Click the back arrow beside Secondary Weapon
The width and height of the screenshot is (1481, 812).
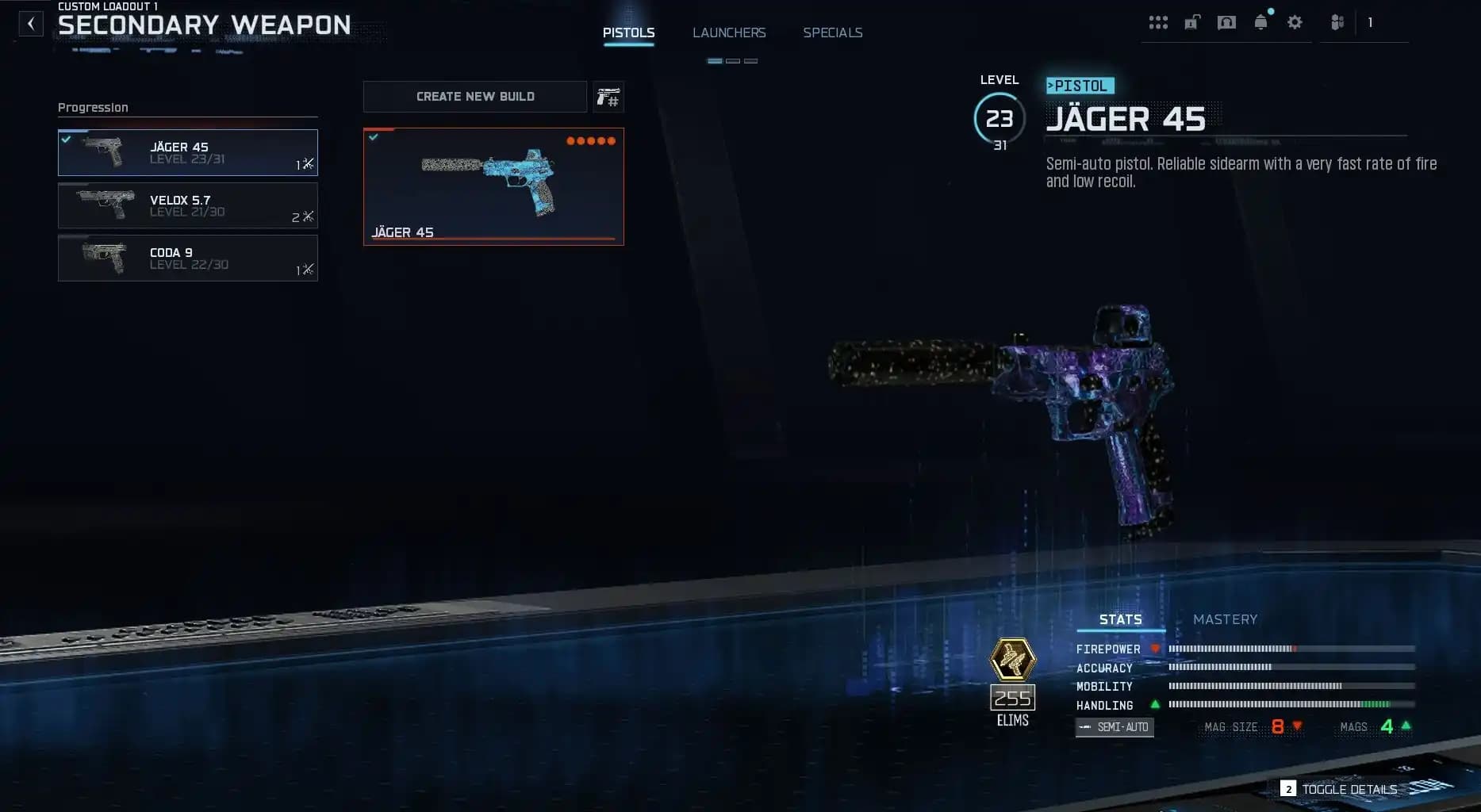coord(31,23)
